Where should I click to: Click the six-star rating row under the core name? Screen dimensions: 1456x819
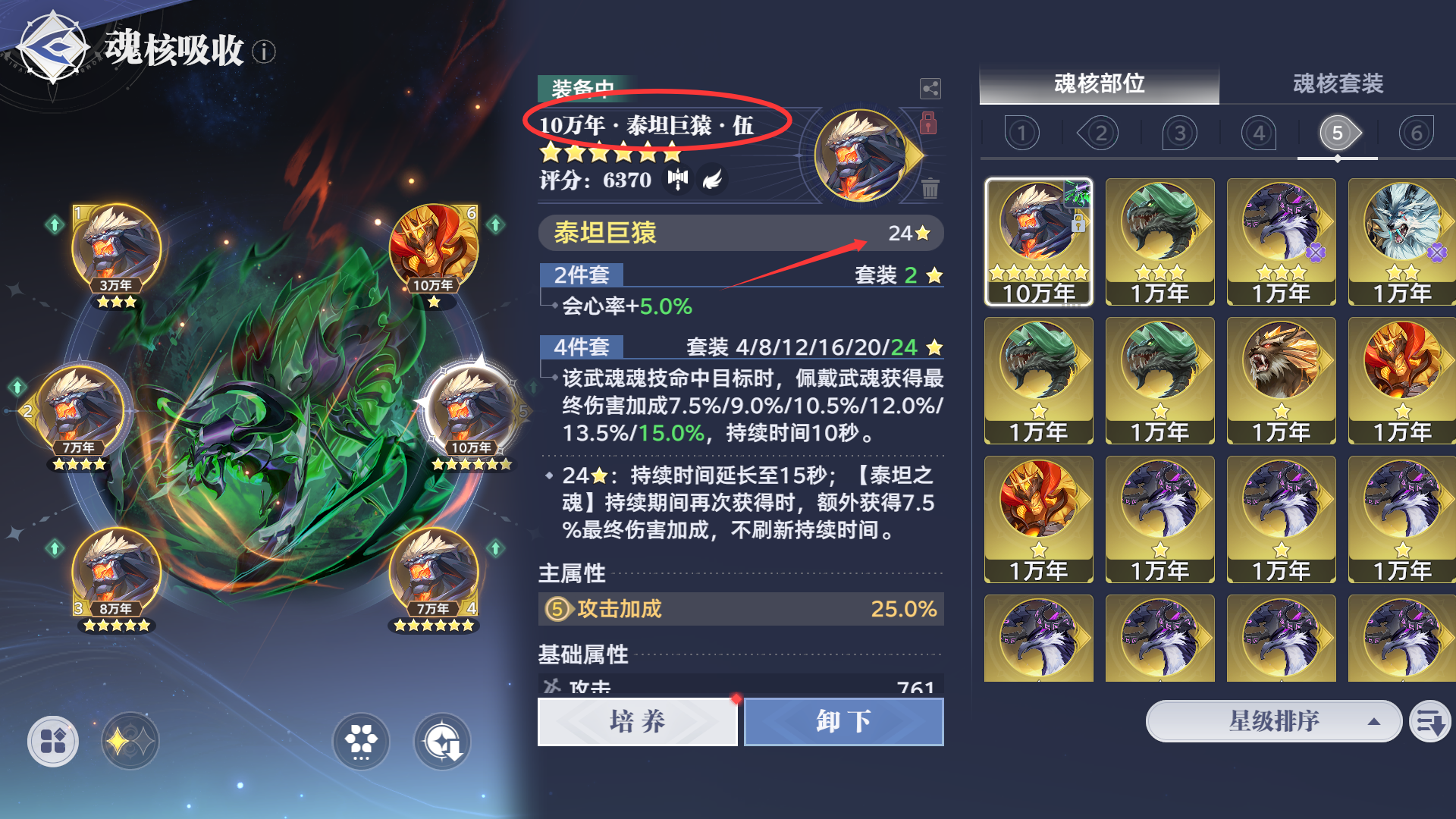tap(610, 152)
